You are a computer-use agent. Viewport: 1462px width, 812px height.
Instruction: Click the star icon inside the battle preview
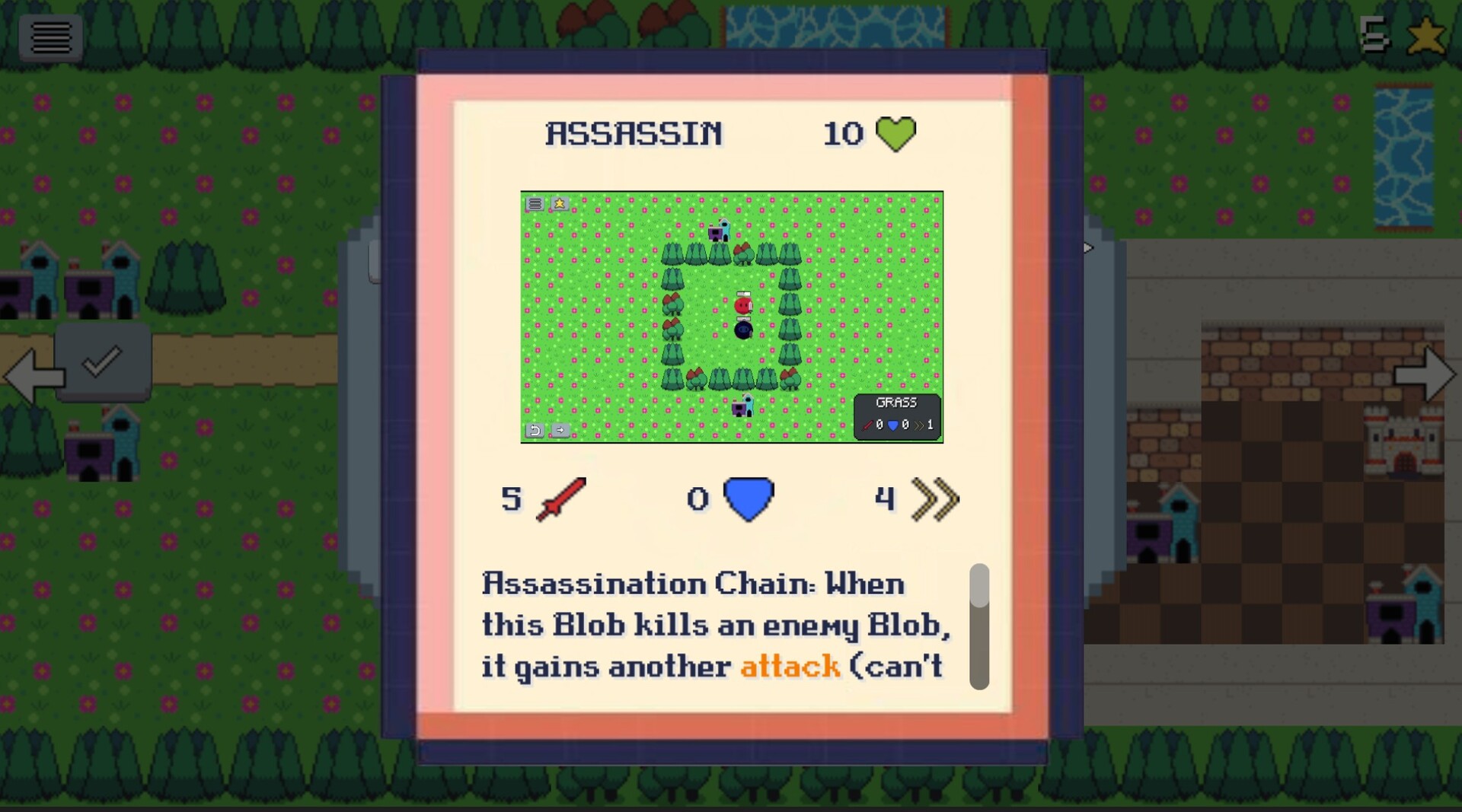click(560, 203)
